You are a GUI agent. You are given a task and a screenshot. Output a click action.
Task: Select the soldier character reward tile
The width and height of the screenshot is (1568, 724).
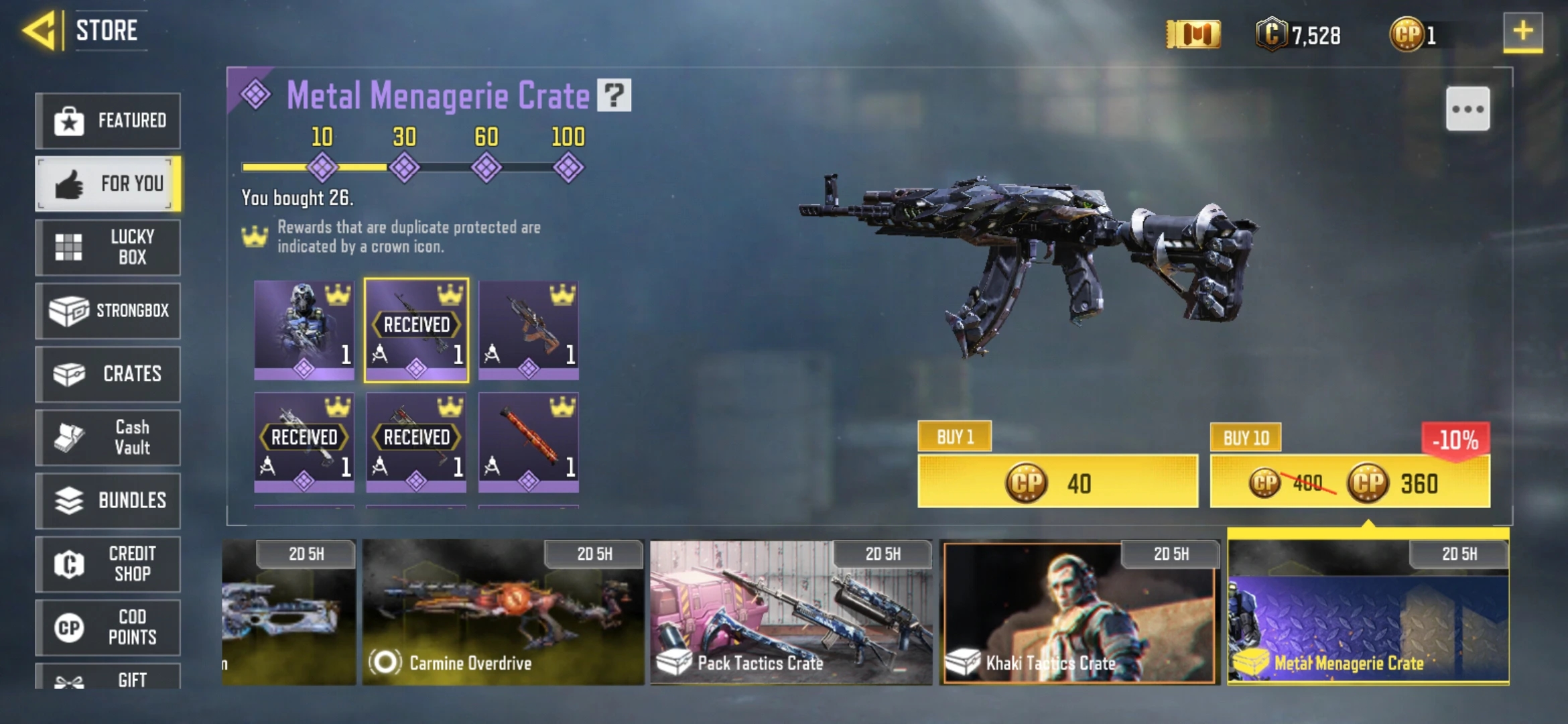[x=304, y=330]
